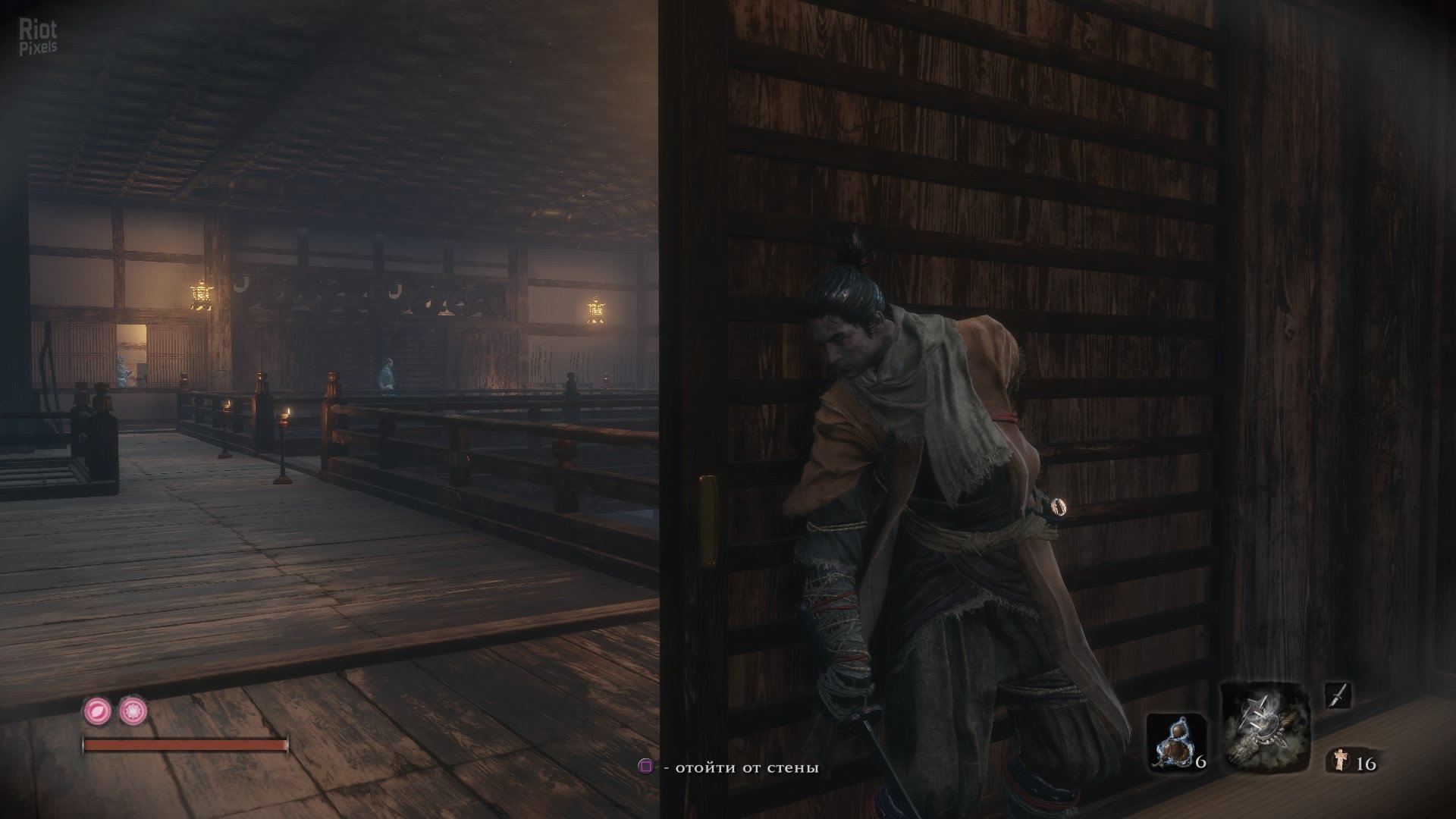Image resolution: width=1456 pixels, height=819 pixels.
Task: Open the Riot Pixels watermark logo
Action: tap(38, 37)
